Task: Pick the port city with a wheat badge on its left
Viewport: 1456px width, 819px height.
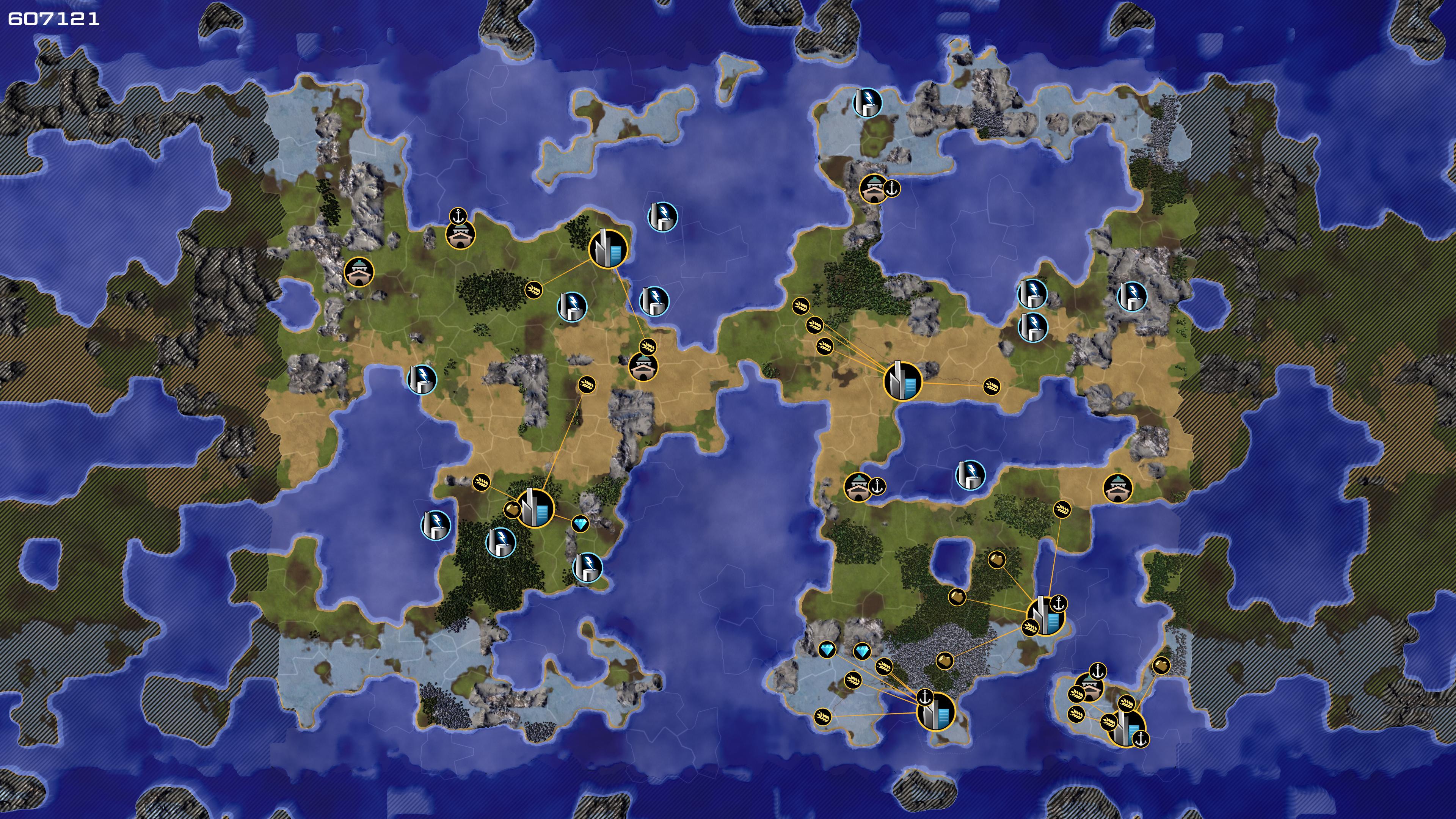Action: (x=1046, y=615)
